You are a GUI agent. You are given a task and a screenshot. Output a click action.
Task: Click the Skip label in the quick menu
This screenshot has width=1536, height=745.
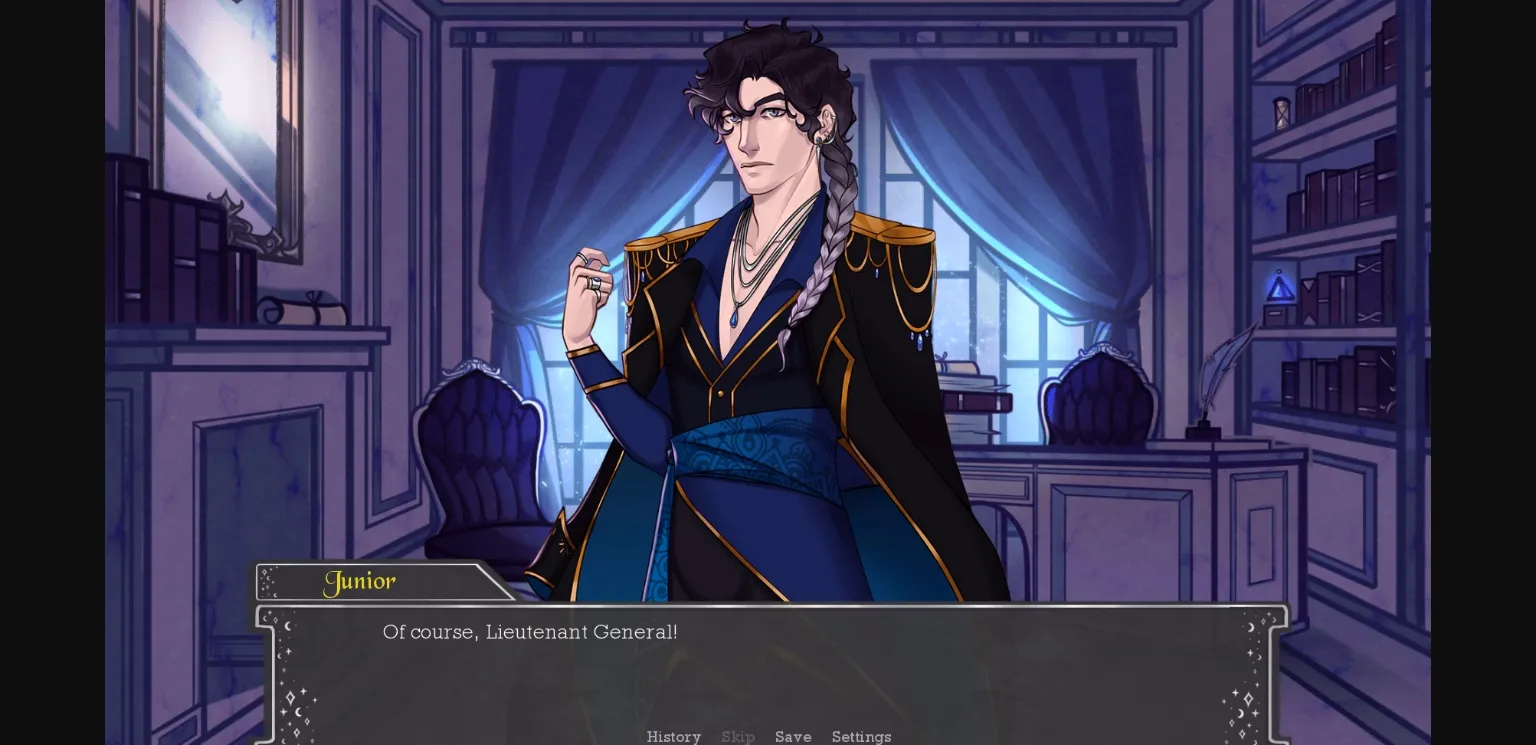point(738,737)
